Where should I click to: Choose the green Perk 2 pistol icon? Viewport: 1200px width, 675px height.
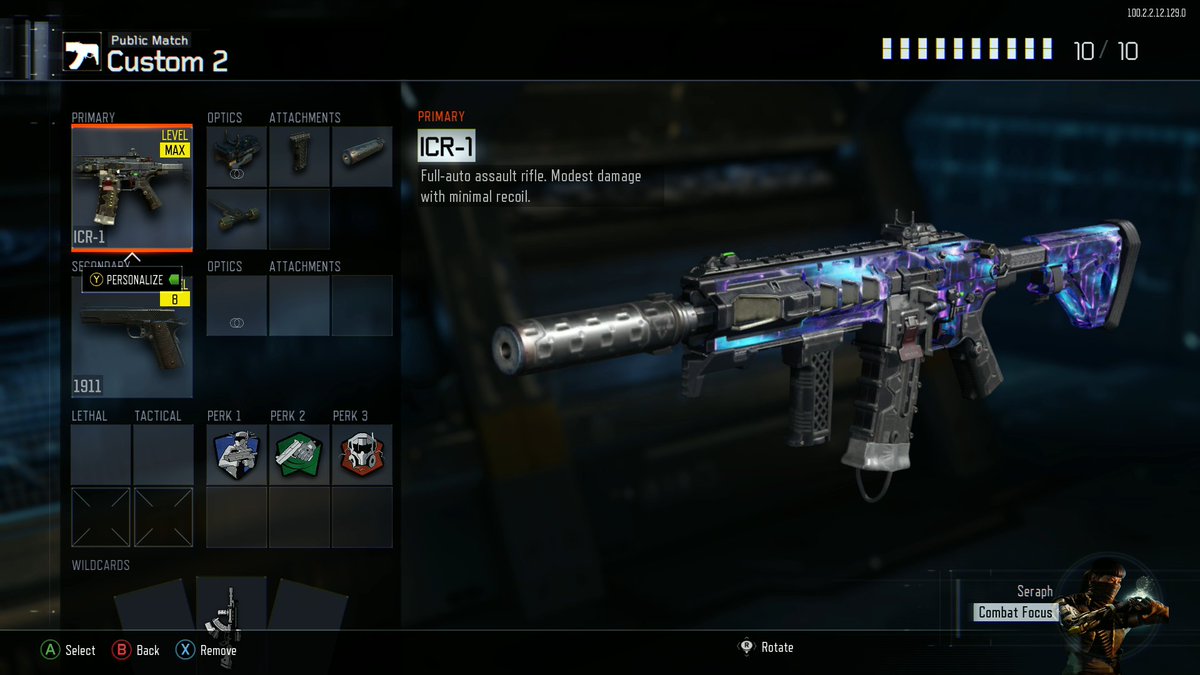coord(299,455)
